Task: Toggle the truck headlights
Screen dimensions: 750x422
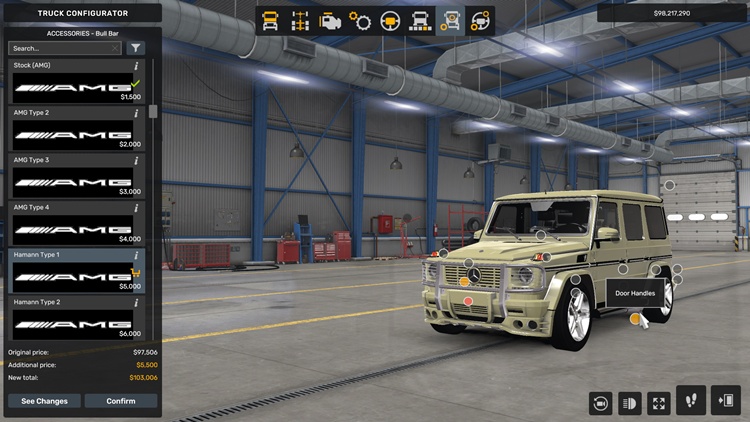Action: tap(630, 402)
